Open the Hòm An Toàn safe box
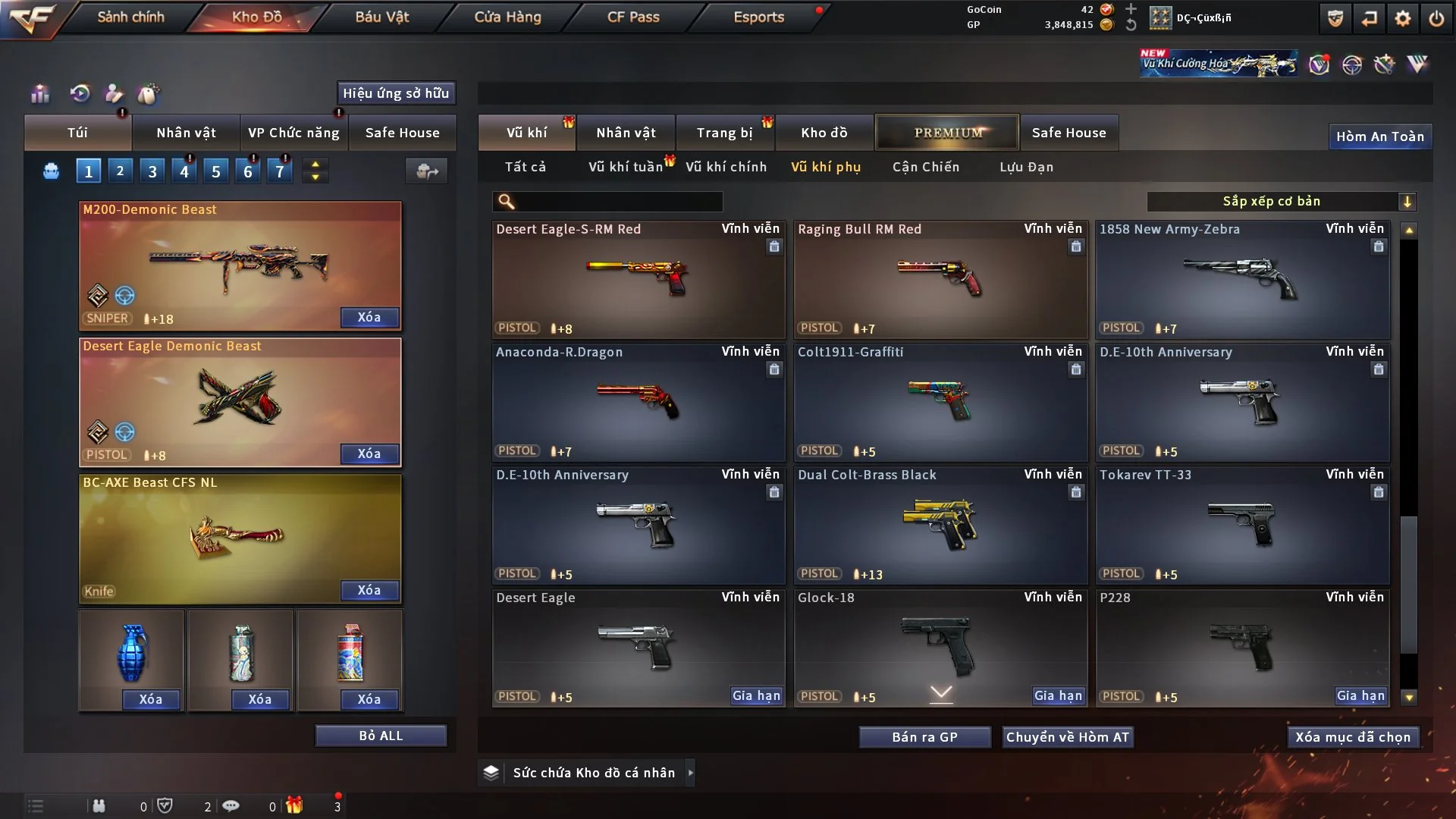1456x819 pixels. click(x=1379, y=136)
